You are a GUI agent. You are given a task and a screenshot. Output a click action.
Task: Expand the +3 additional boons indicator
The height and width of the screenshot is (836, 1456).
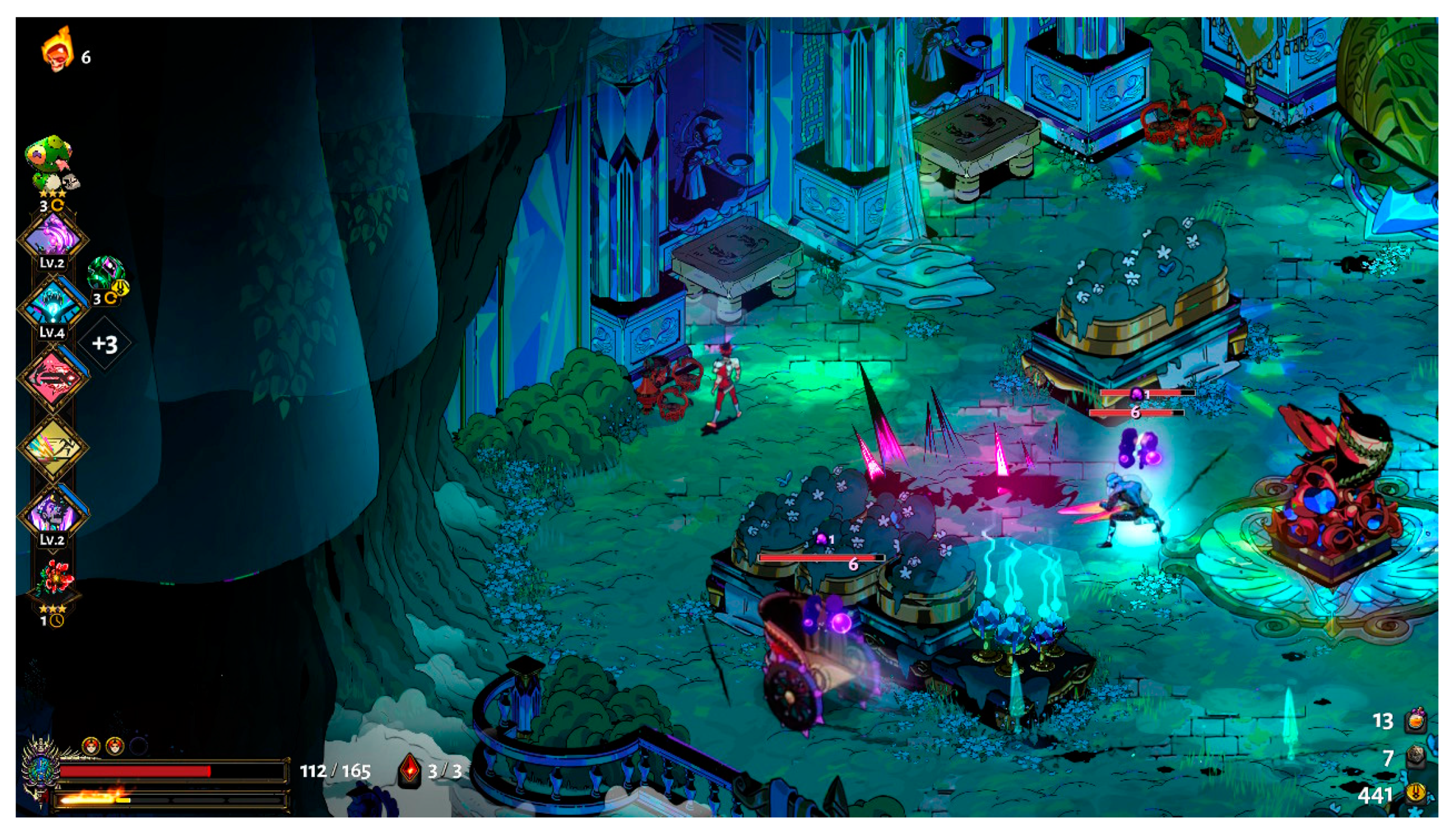point(105,344)
